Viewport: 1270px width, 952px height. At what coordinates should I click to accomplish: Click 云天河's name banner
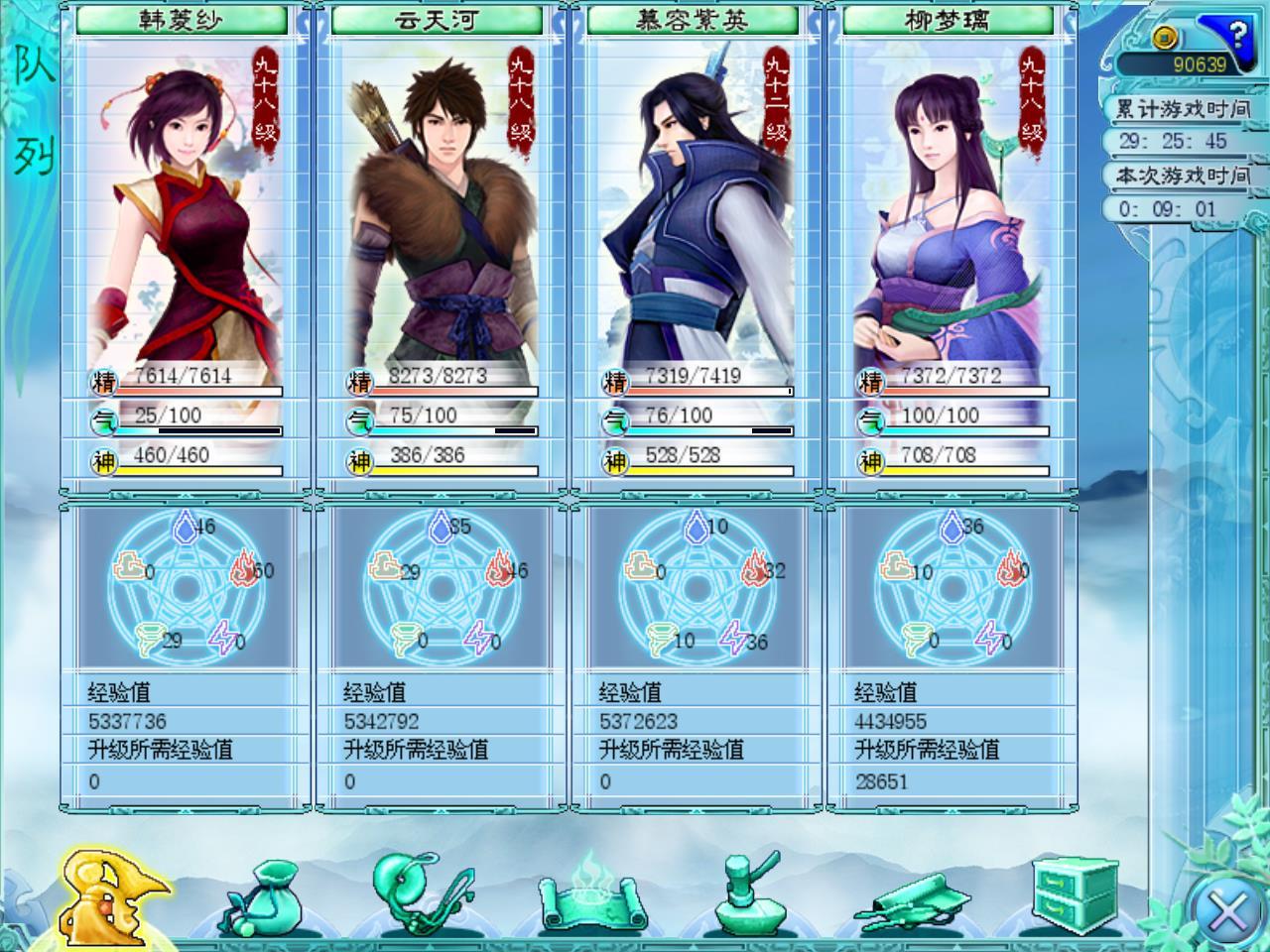click(x=438, y=16)
